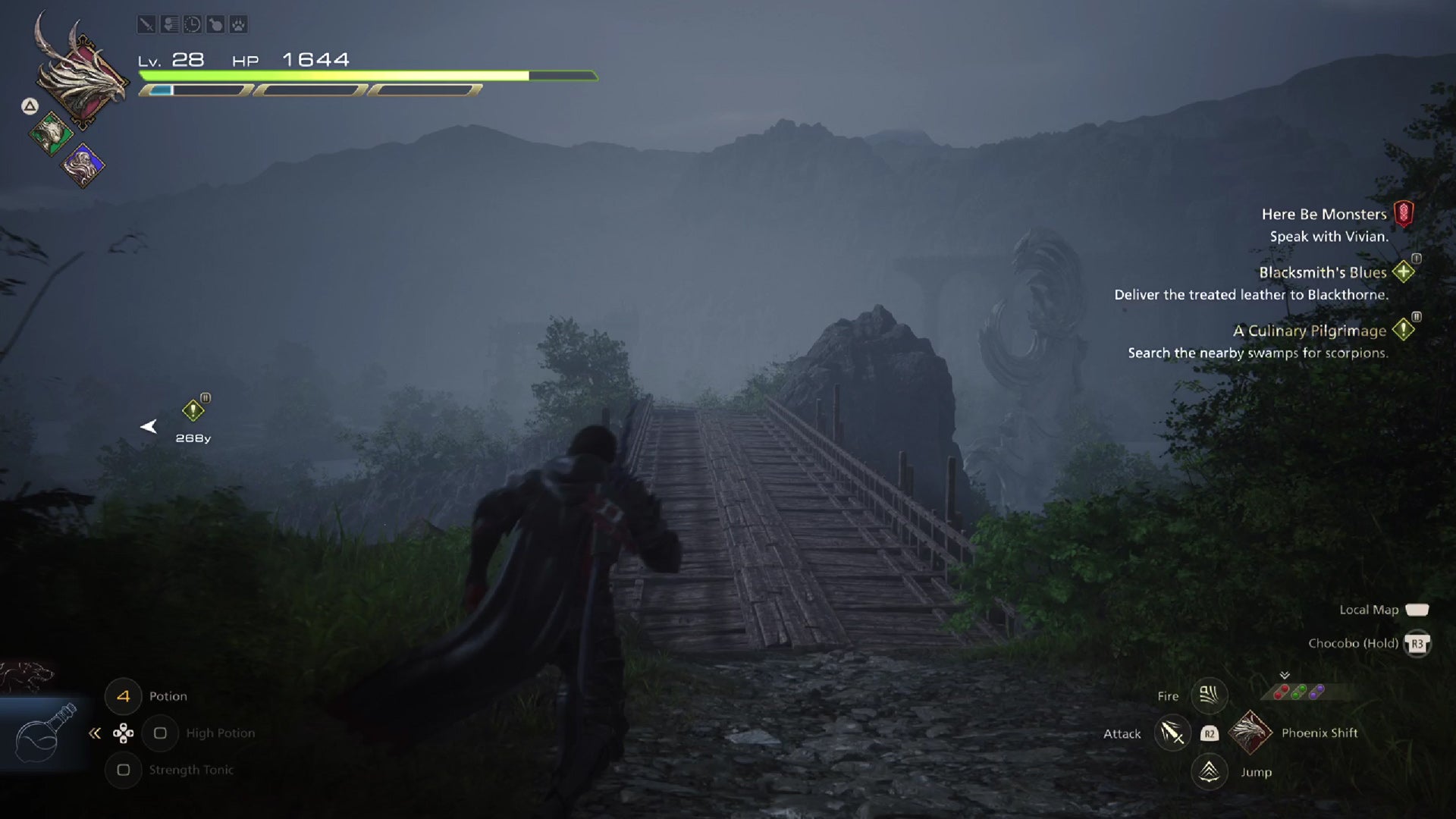
Task: Toggle the triangle button prompt near the eikon crest
Action: pos(28,106)
